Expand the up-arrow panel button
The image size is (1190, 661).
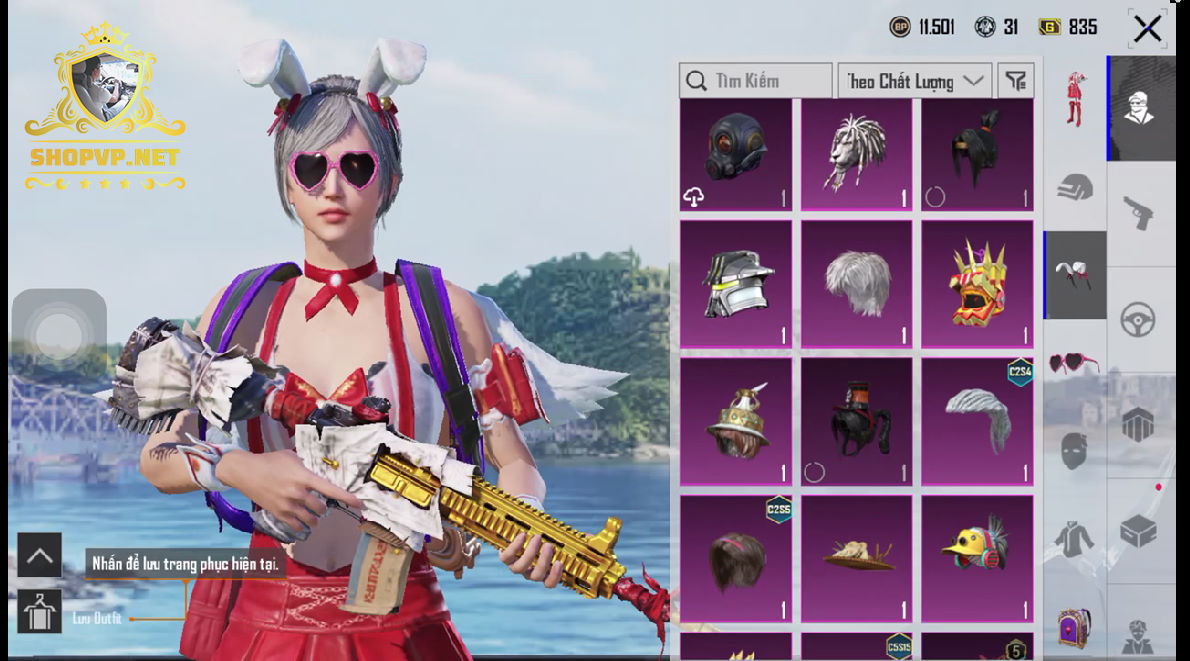[x=40, y=555]
